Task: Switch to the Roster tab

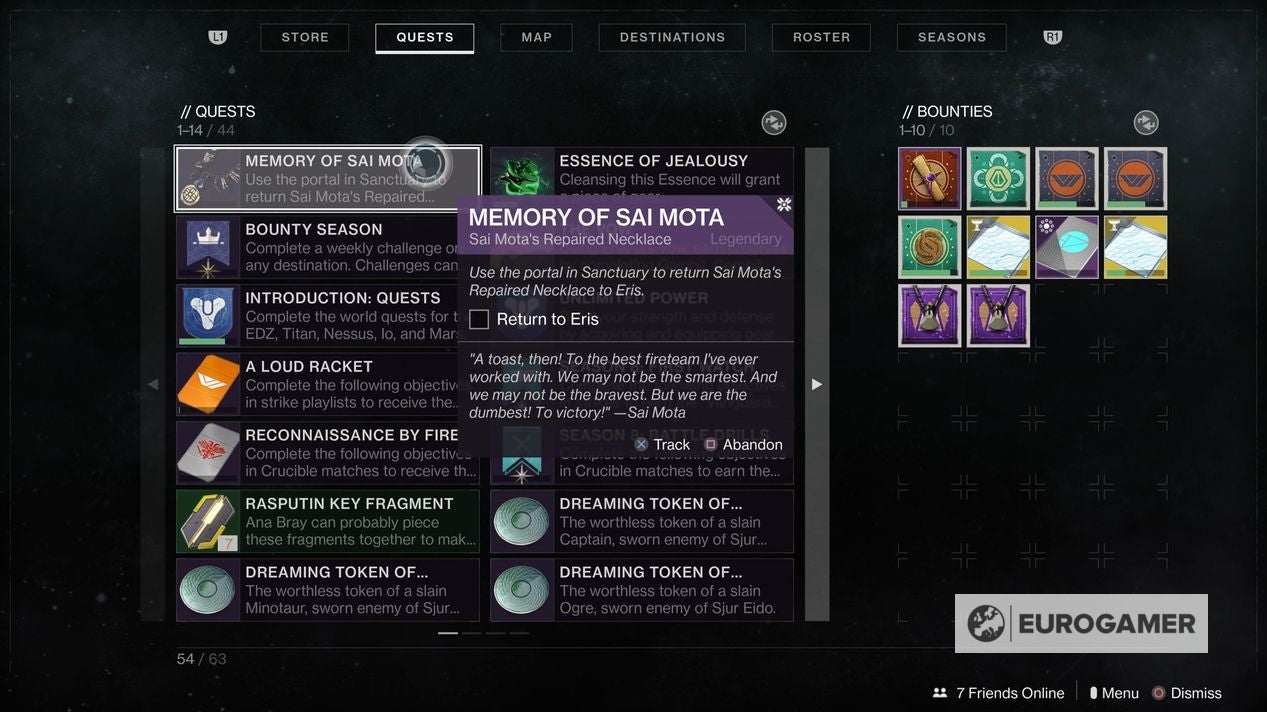Action: [x=821, y=37]
